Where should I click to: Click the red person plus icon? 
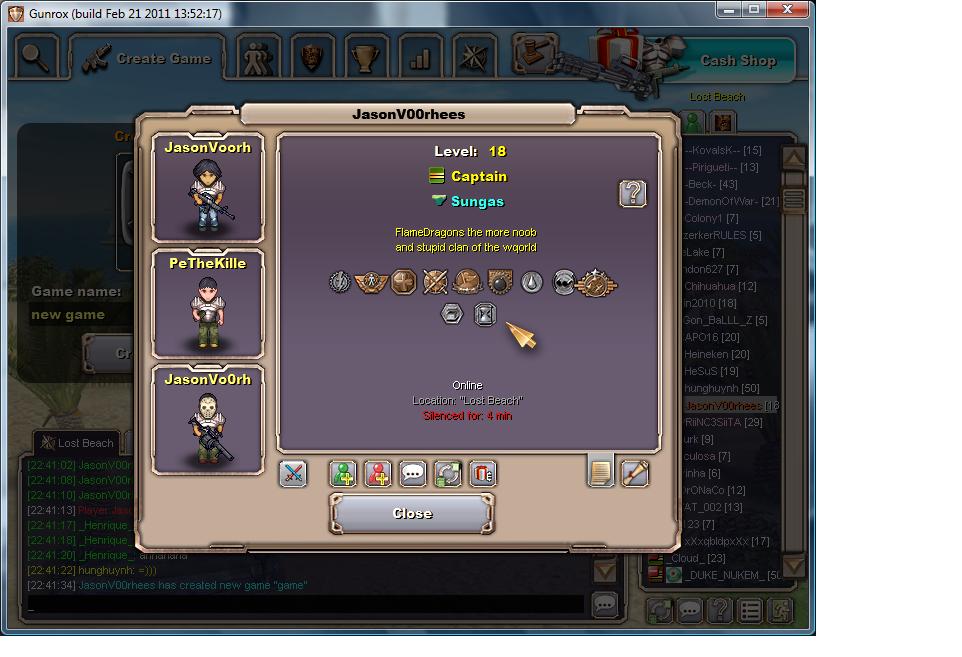[378, 473]
